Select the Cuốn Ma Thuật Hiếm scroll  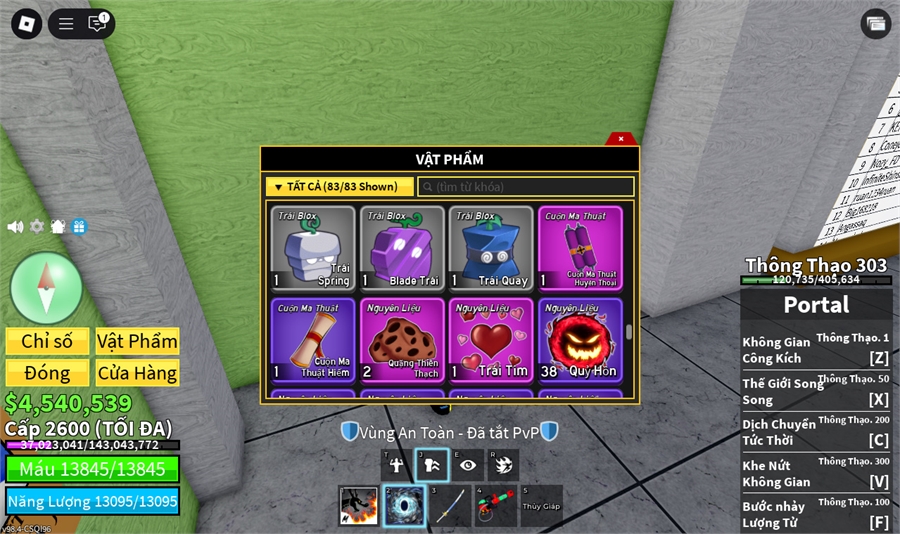[313, 340]
